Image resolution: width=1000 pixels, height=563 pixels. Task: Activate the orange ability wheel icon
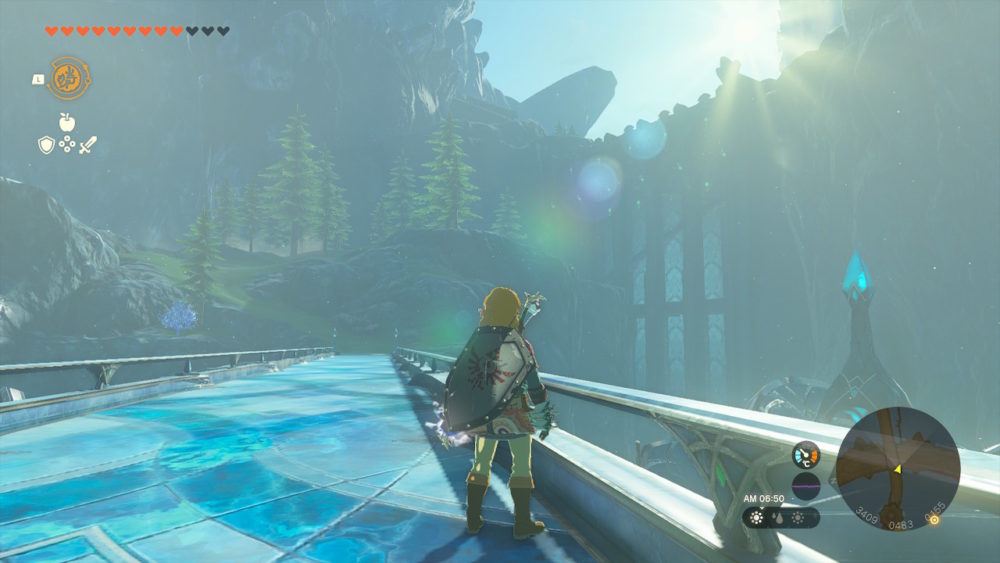click(x=69, y=78)
